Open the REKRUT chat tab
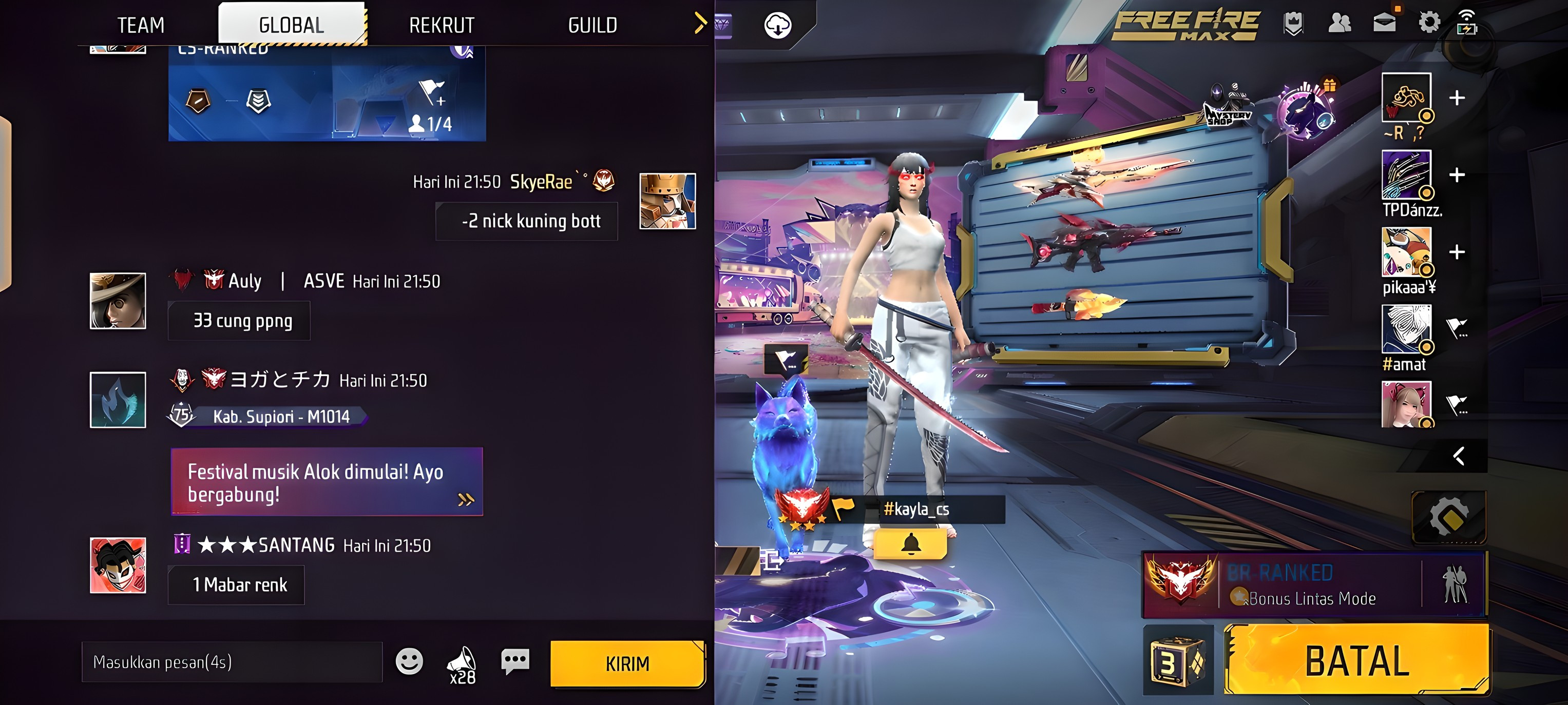Viewport: 1568px width, 705px height. 442,25
